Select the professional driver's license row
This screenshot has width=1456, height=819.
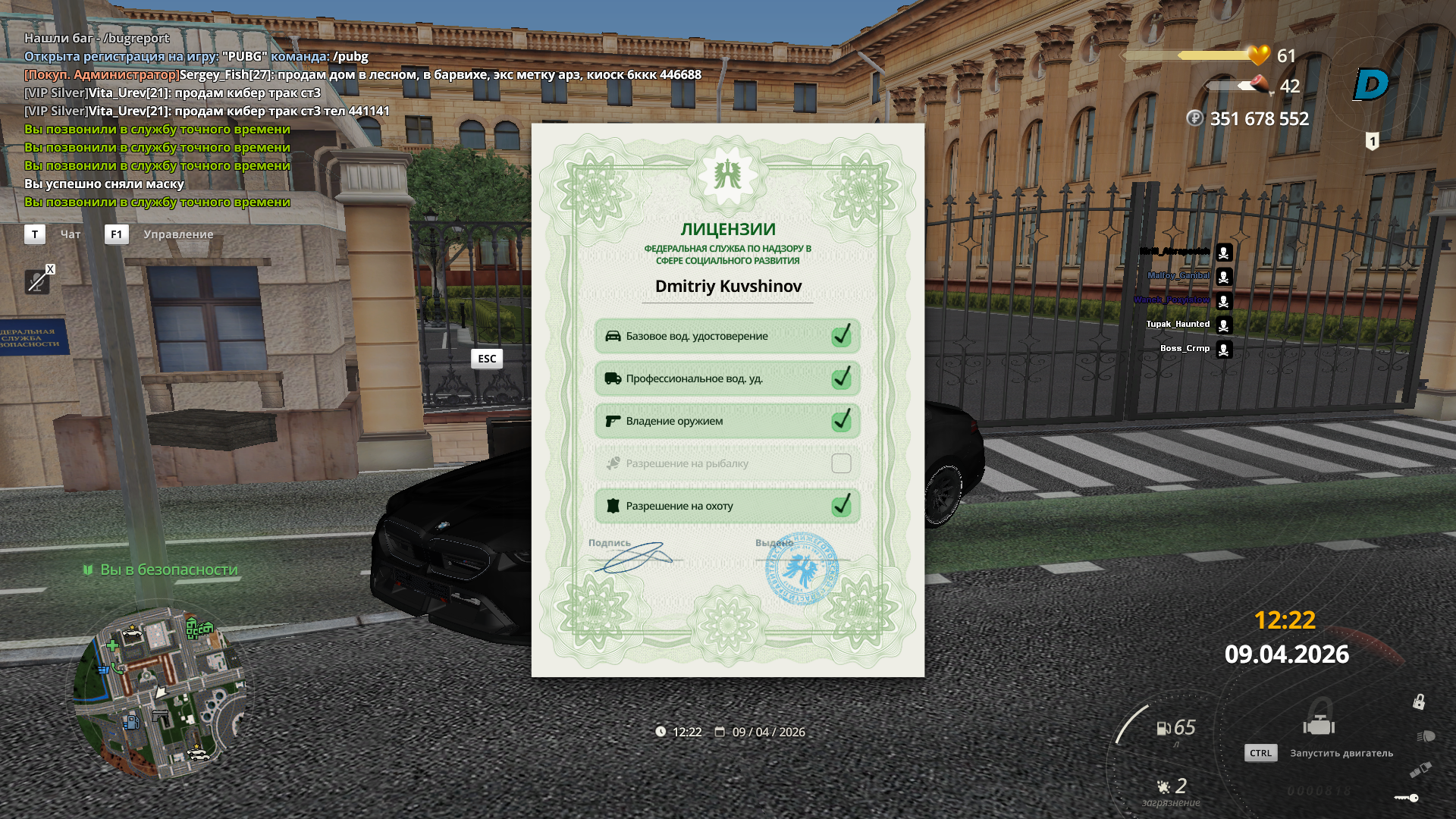click(726, 378)
